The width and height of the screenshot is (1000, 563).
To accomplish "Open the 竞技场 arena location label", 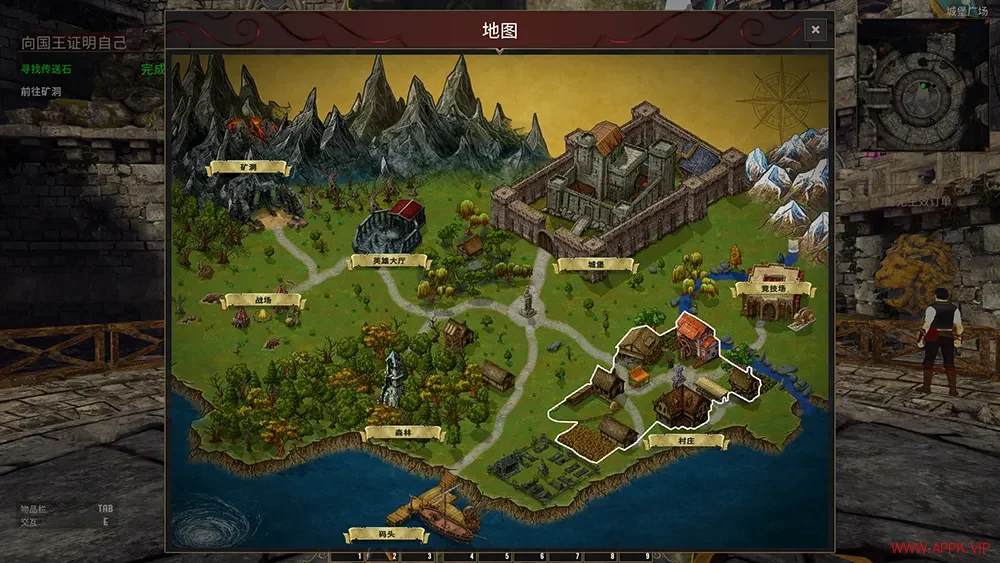I will coord(773,290).
